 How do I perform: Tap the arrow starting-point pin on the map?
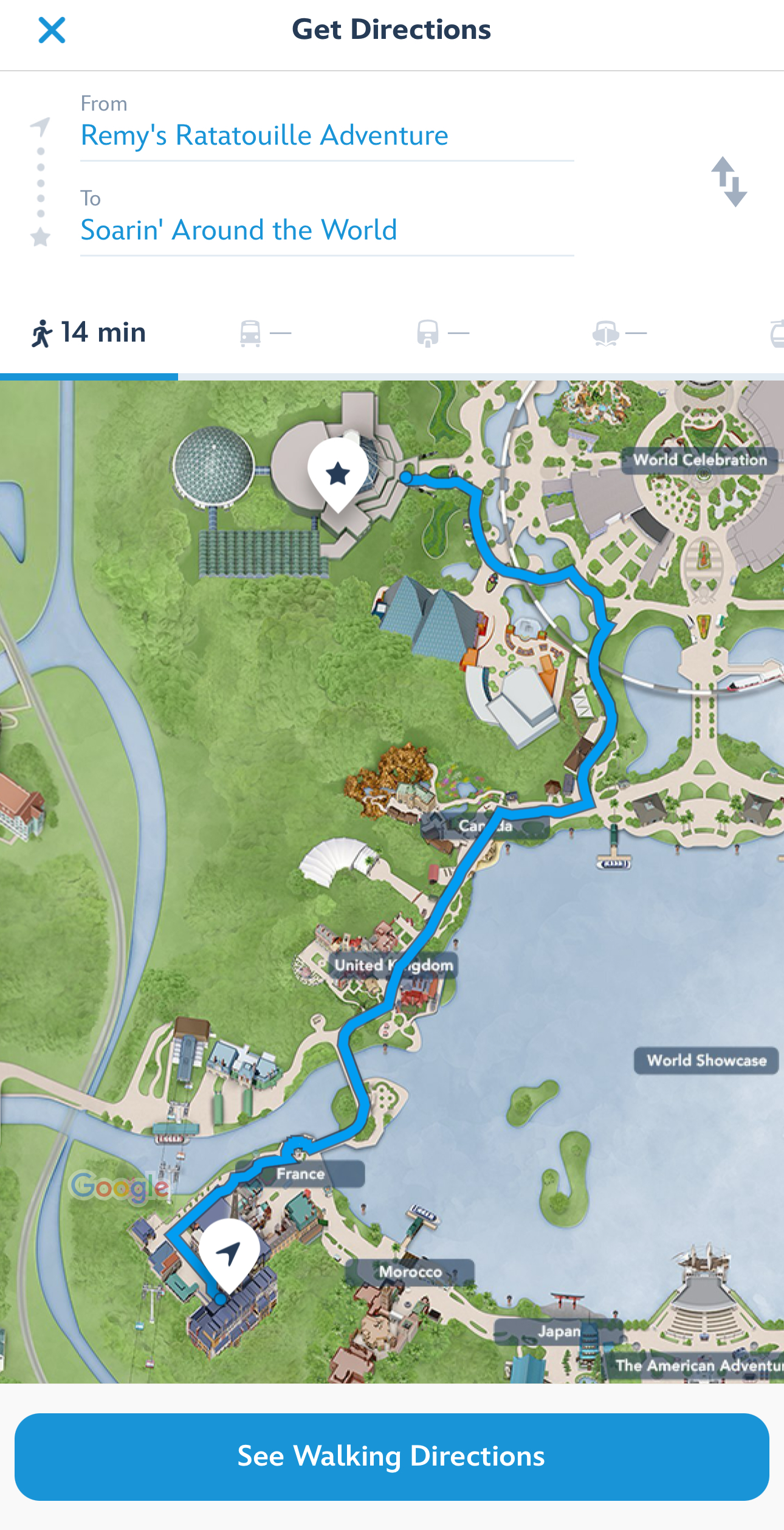click(229, 1254)
